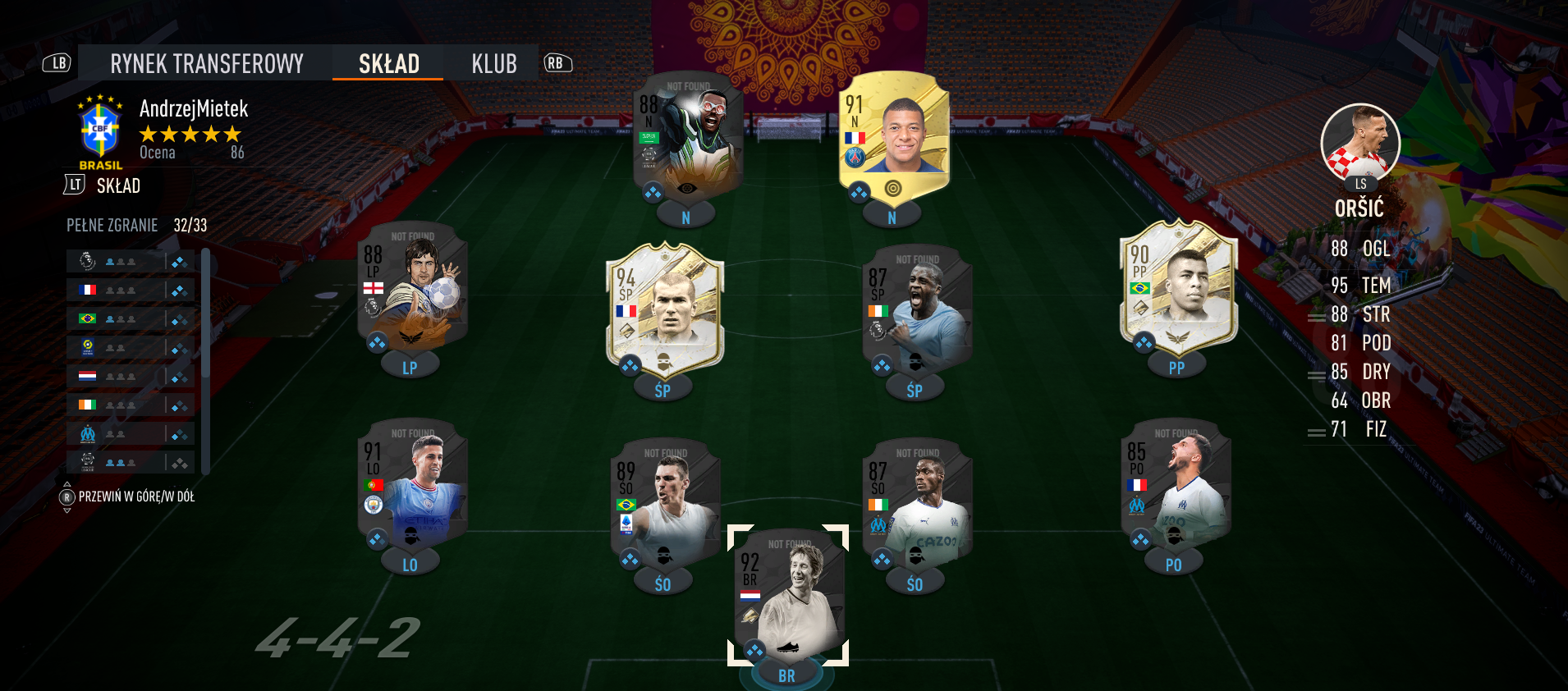Image resolution: width=1568 pixels, height=691 pixels.
Task: Click the Brazil flag chemistry row
Action: 130,318
